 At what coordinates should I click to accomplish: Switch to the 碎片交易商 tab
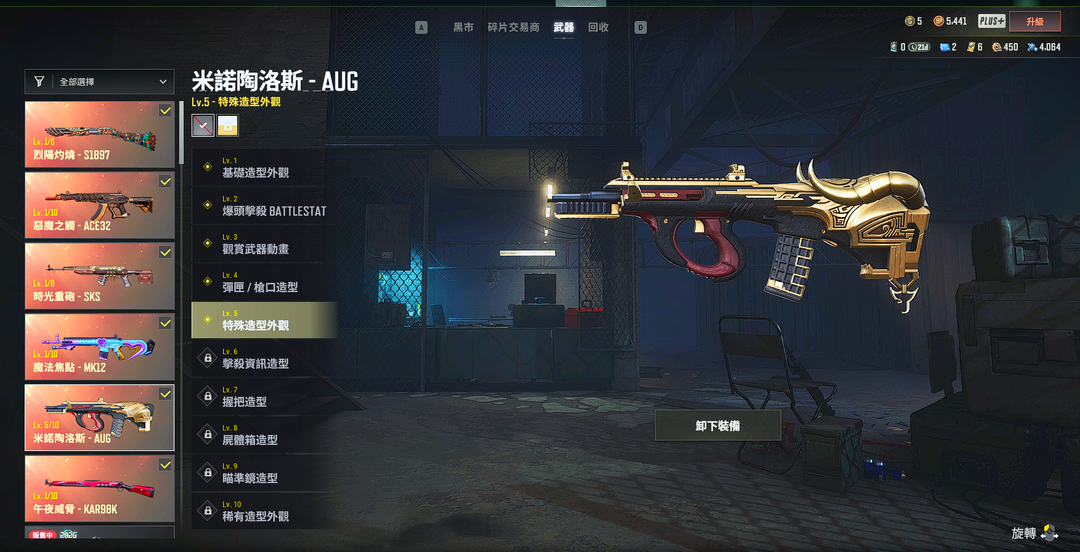pos(513,28)
